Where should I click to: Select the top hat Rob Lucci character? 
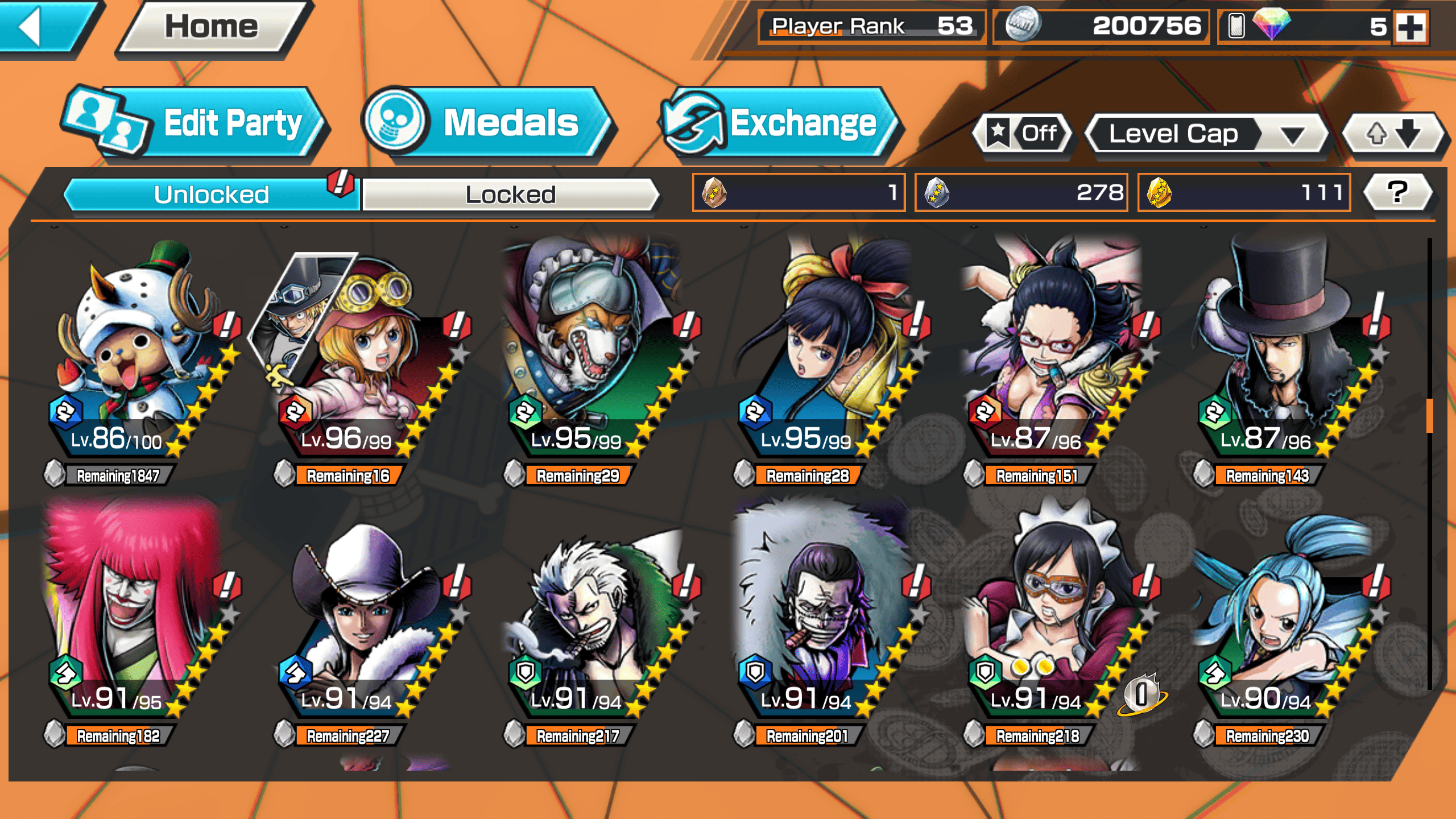tap(1280, 353)
